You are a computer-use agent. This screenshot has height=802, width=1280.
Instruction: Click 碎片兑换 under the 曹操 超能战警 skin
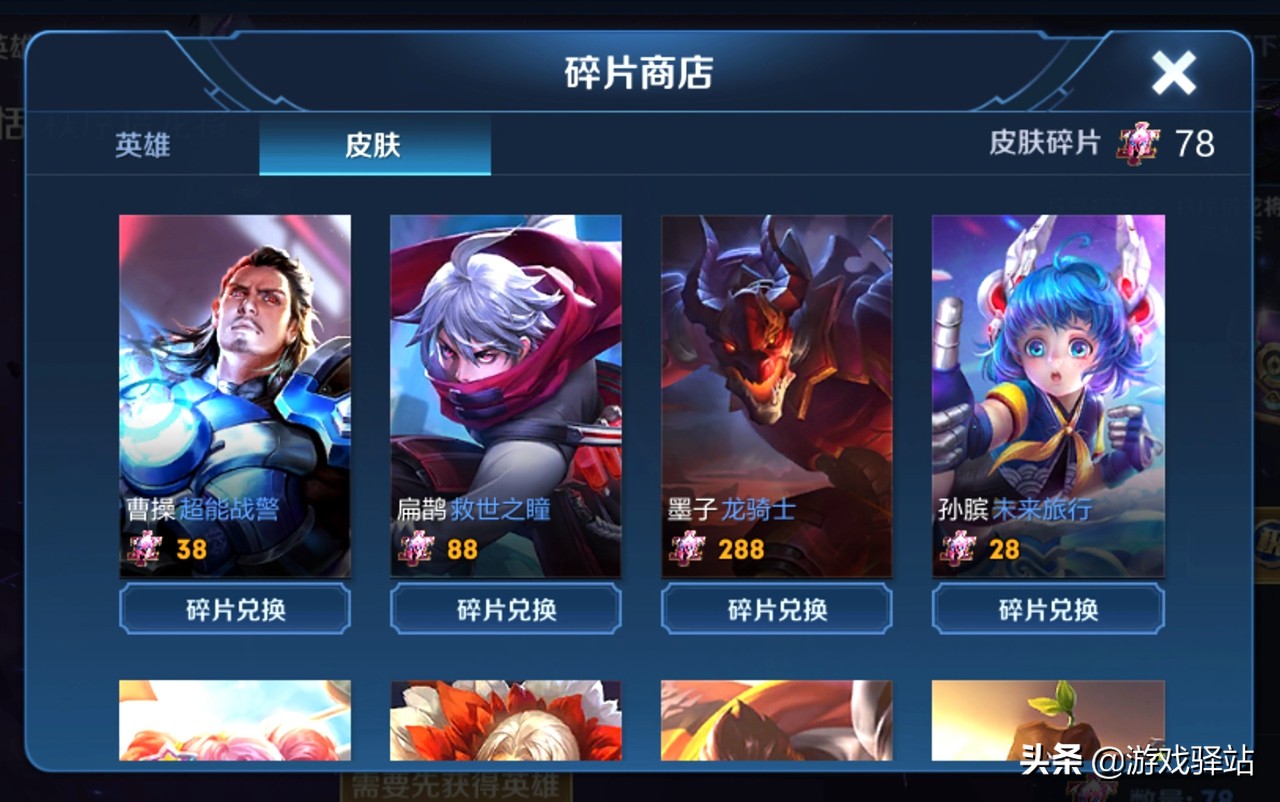(234, 608)
